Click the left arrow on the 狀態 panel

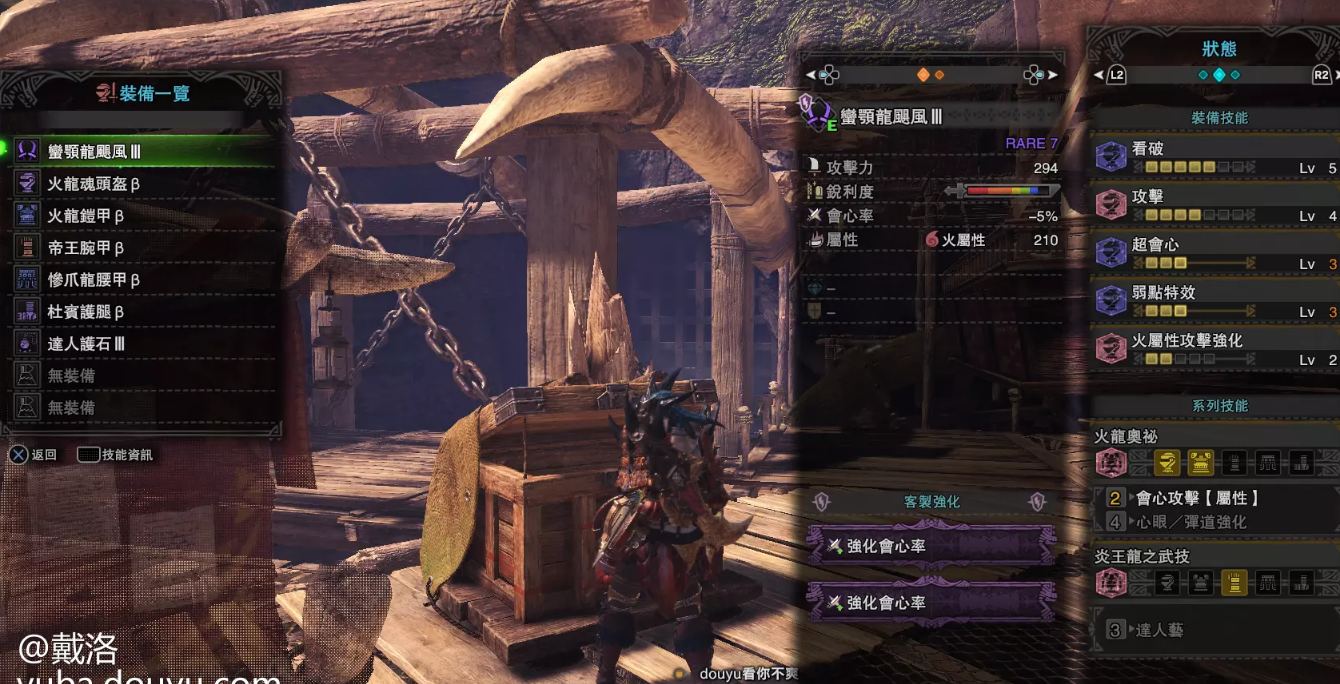[x=1099, y=75]
